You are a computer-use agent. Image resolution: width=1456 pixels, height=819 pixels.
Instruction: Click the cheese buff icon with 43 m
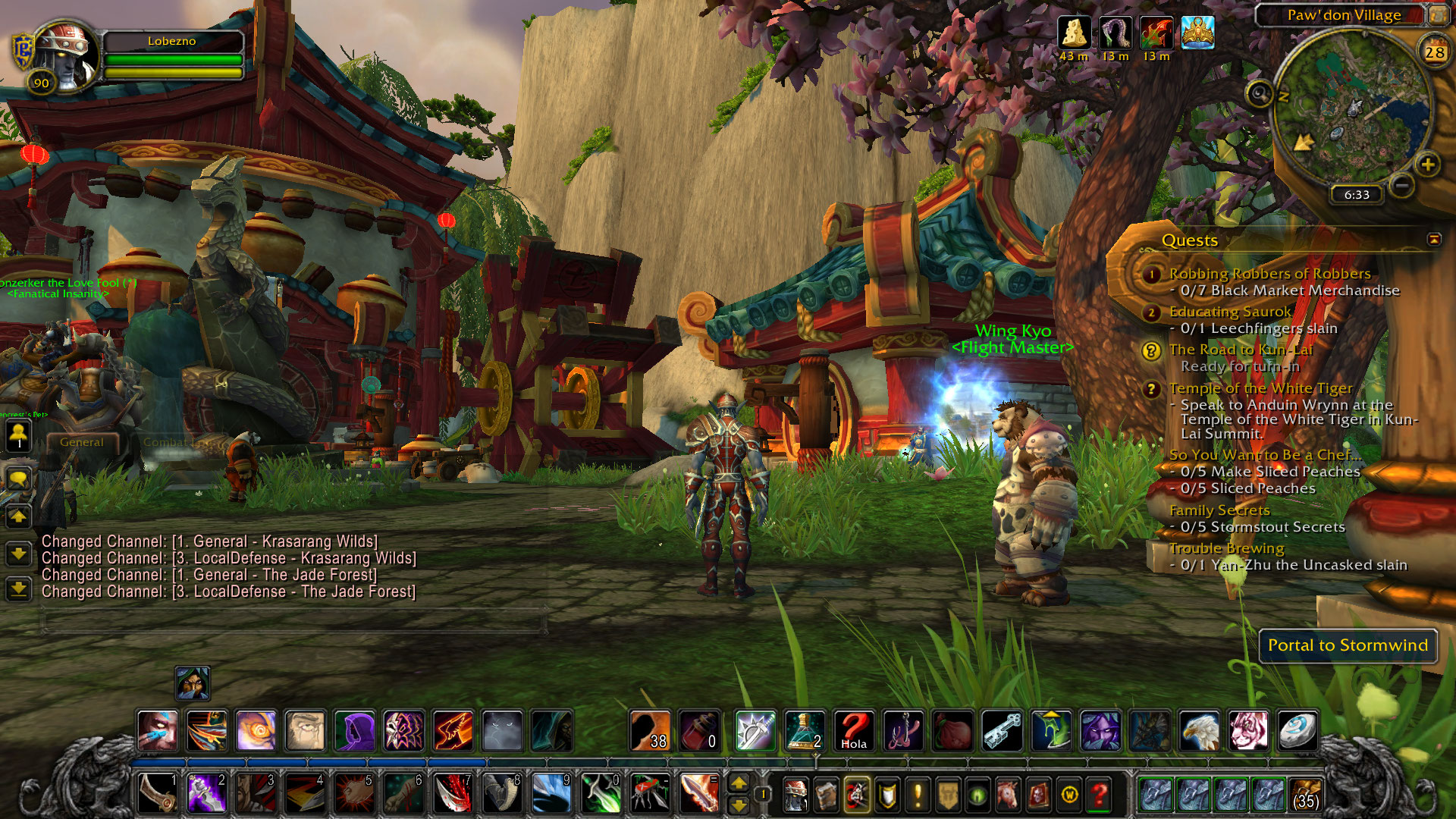pos(1074,33)
